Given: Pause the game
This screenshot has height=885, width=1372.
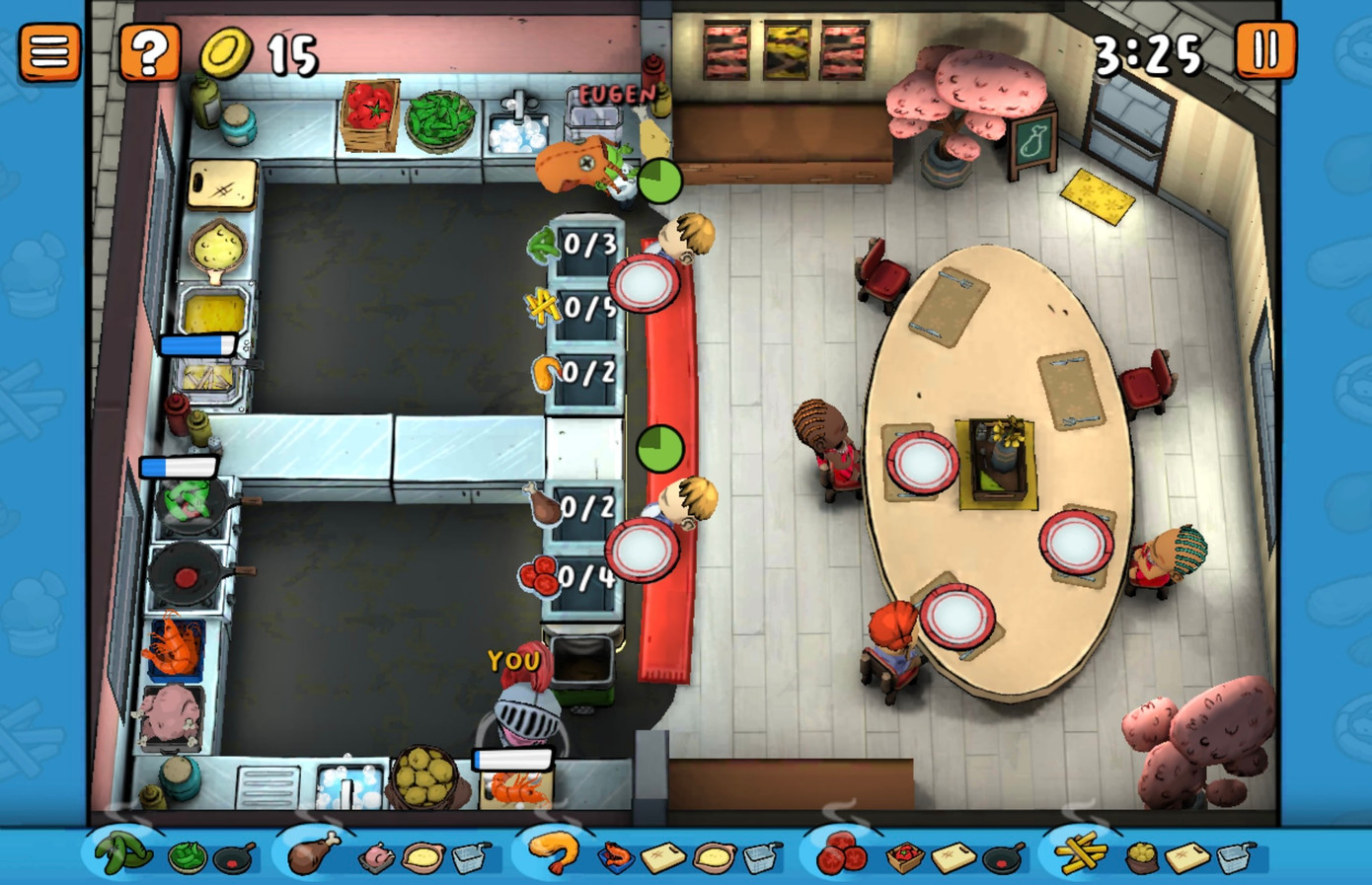Looking at the screenshot, I should (x=1265, y=49).
